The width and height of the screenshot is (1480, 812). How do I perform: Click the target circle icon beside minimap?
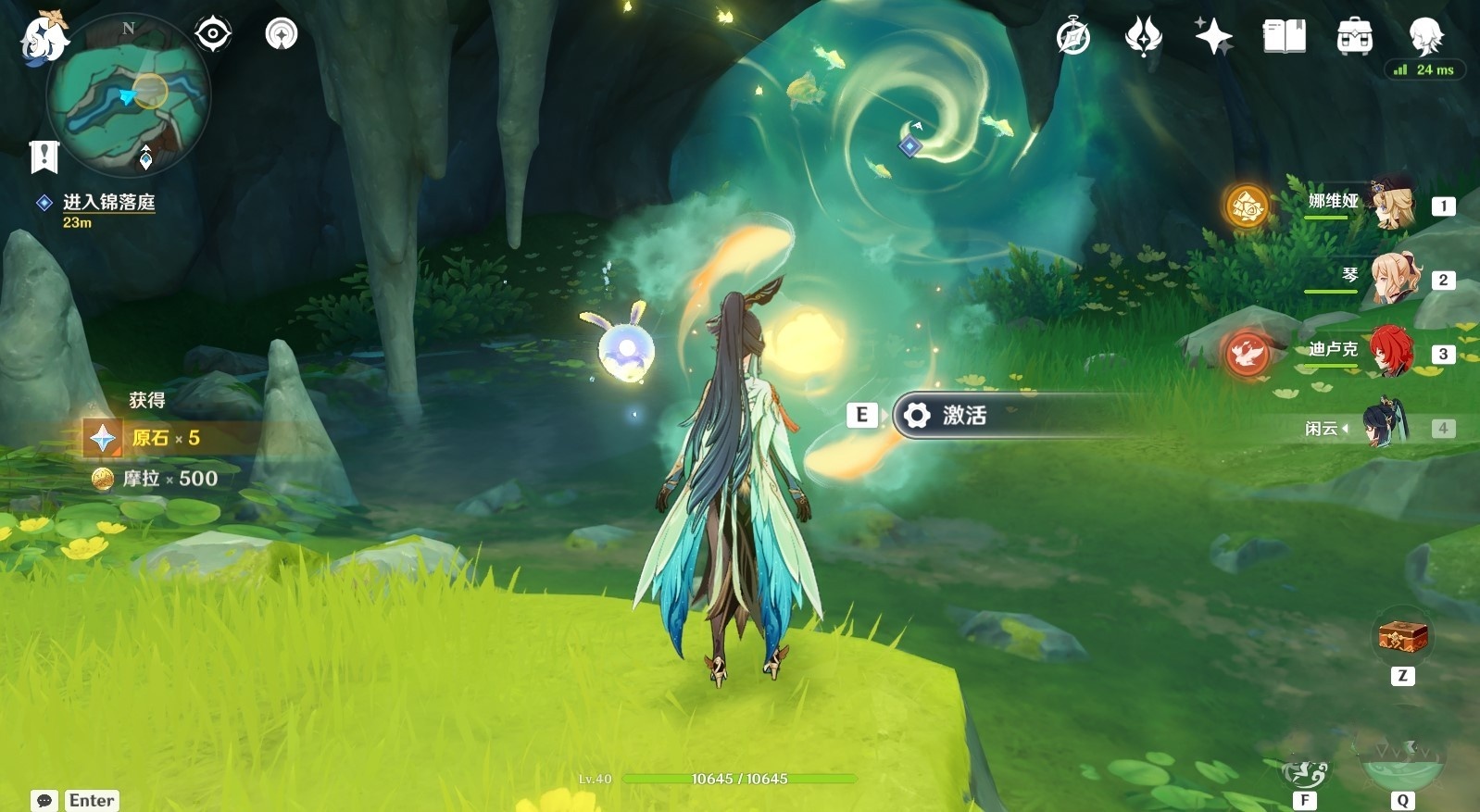coord(213,34)
